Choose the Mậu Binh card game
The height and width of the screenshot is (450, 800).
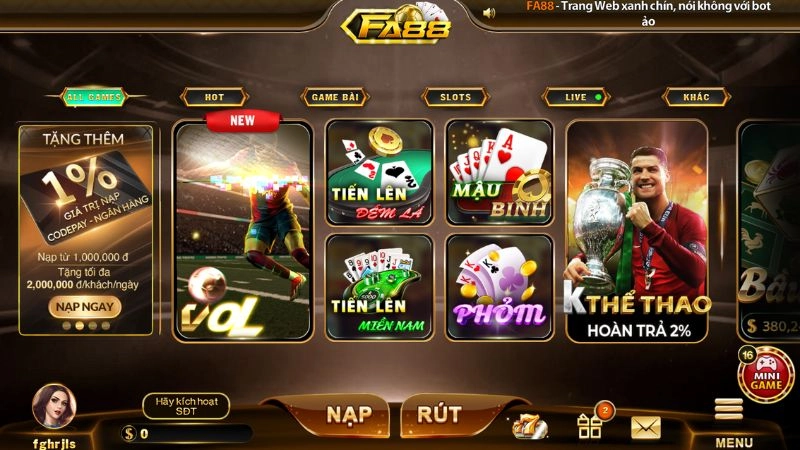coord(499,173)
